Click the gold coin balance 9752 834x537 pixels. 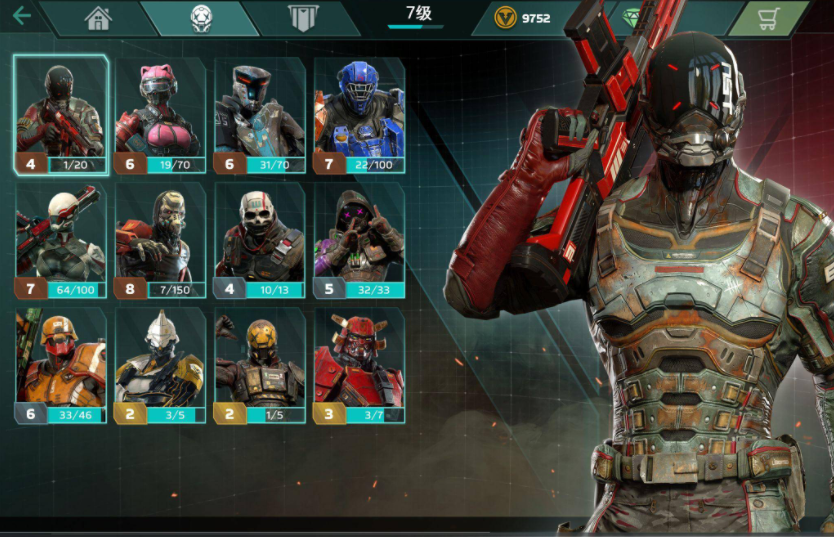(x=524, y=18)
